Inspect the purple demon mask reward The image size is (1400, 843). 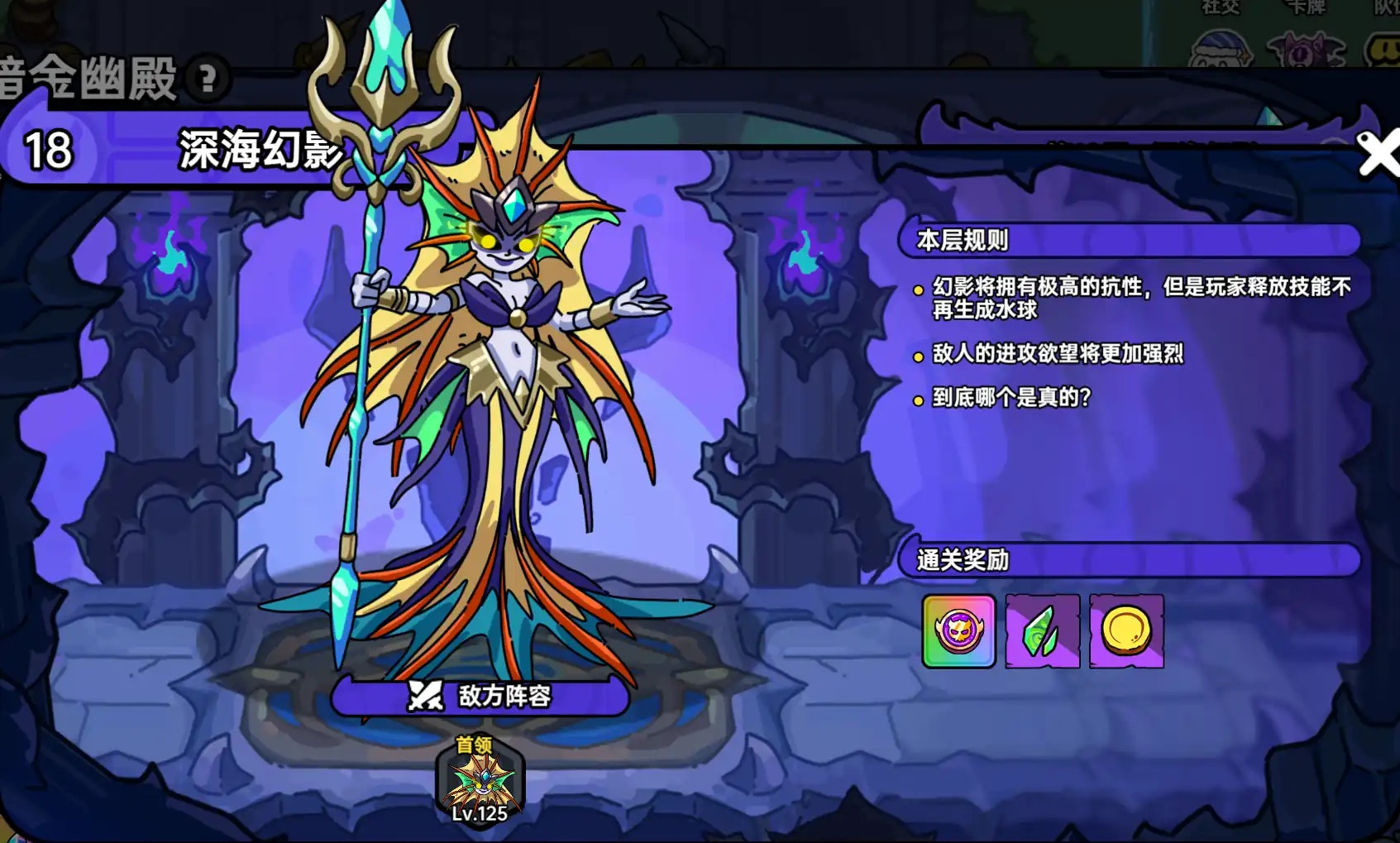958,631
